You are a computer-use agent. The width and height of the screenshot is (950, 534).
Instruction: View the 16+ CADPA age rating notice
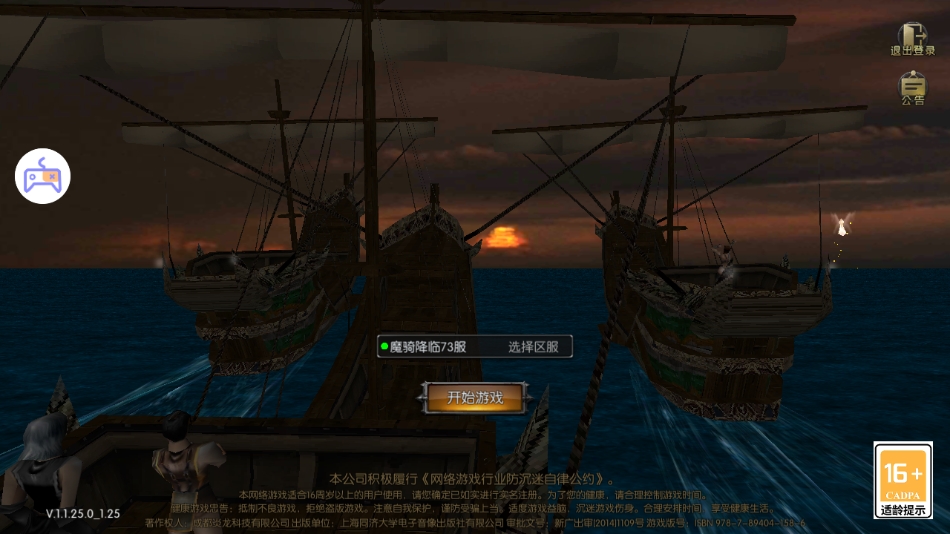[x=903, y=479]
